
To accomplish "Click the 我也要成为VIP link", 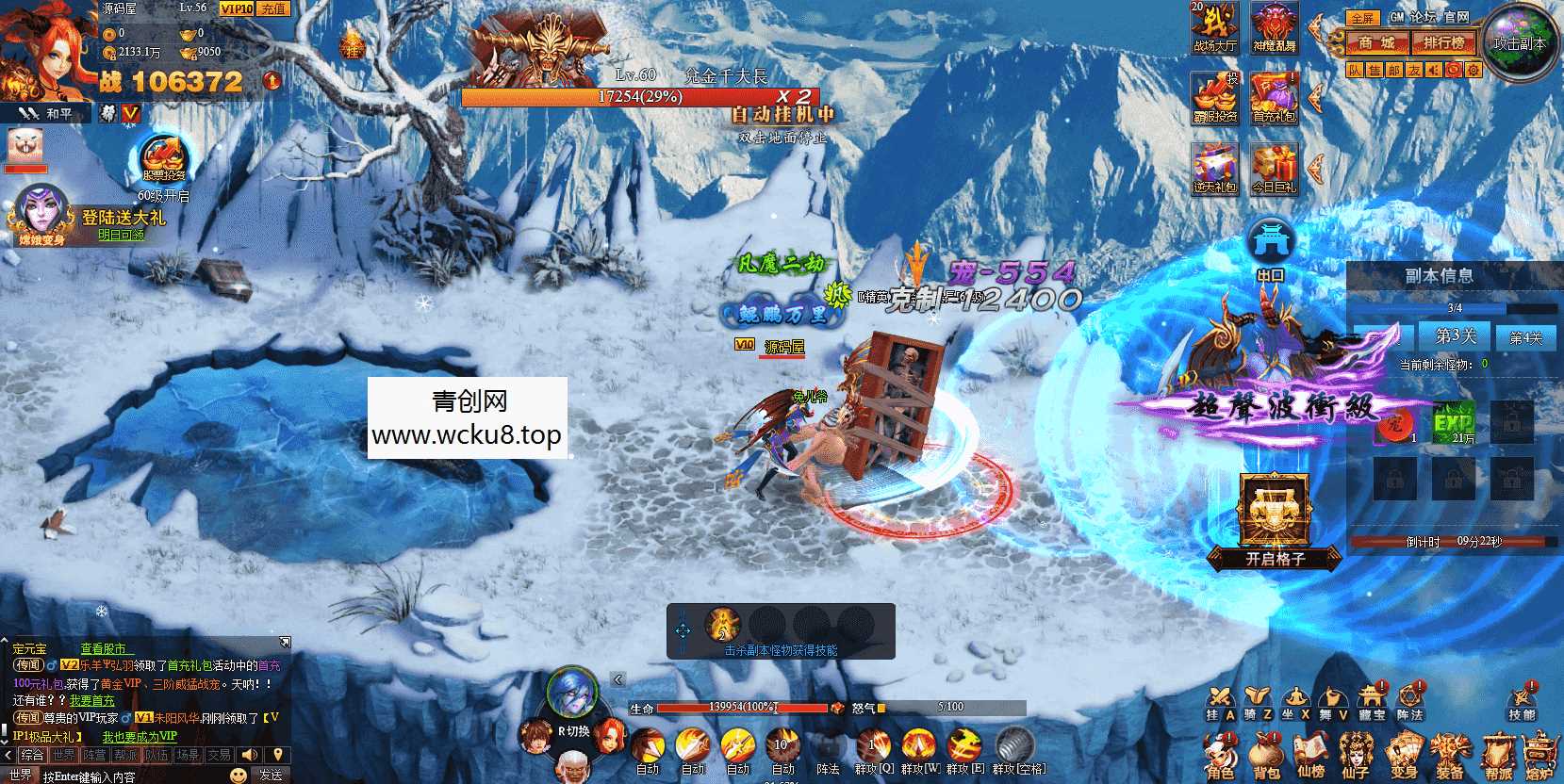I will 139,736.
